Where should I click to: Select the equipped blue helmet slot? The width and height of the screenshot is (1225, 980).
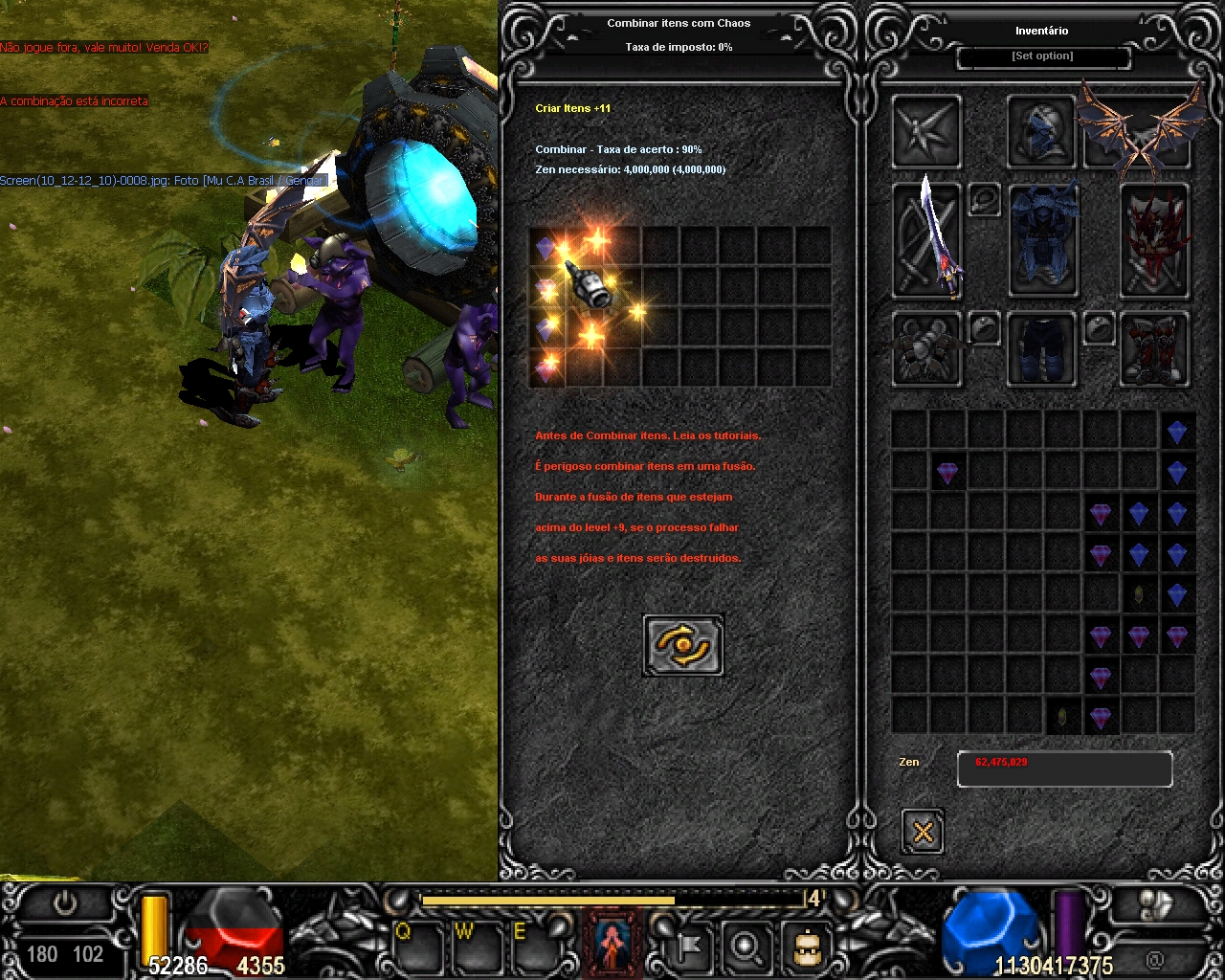click(x=1041, y=131)
